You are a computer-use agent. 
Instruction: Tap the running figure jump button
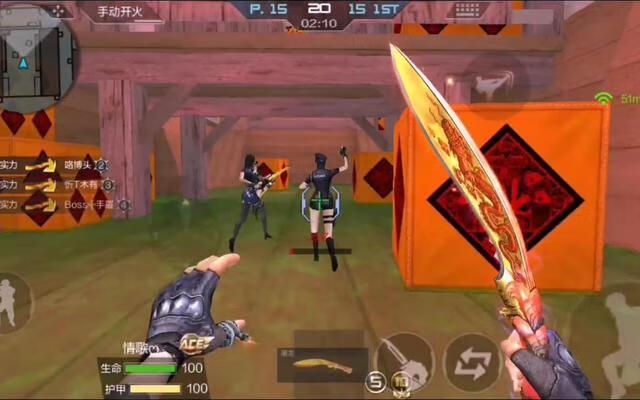[622, 322]
